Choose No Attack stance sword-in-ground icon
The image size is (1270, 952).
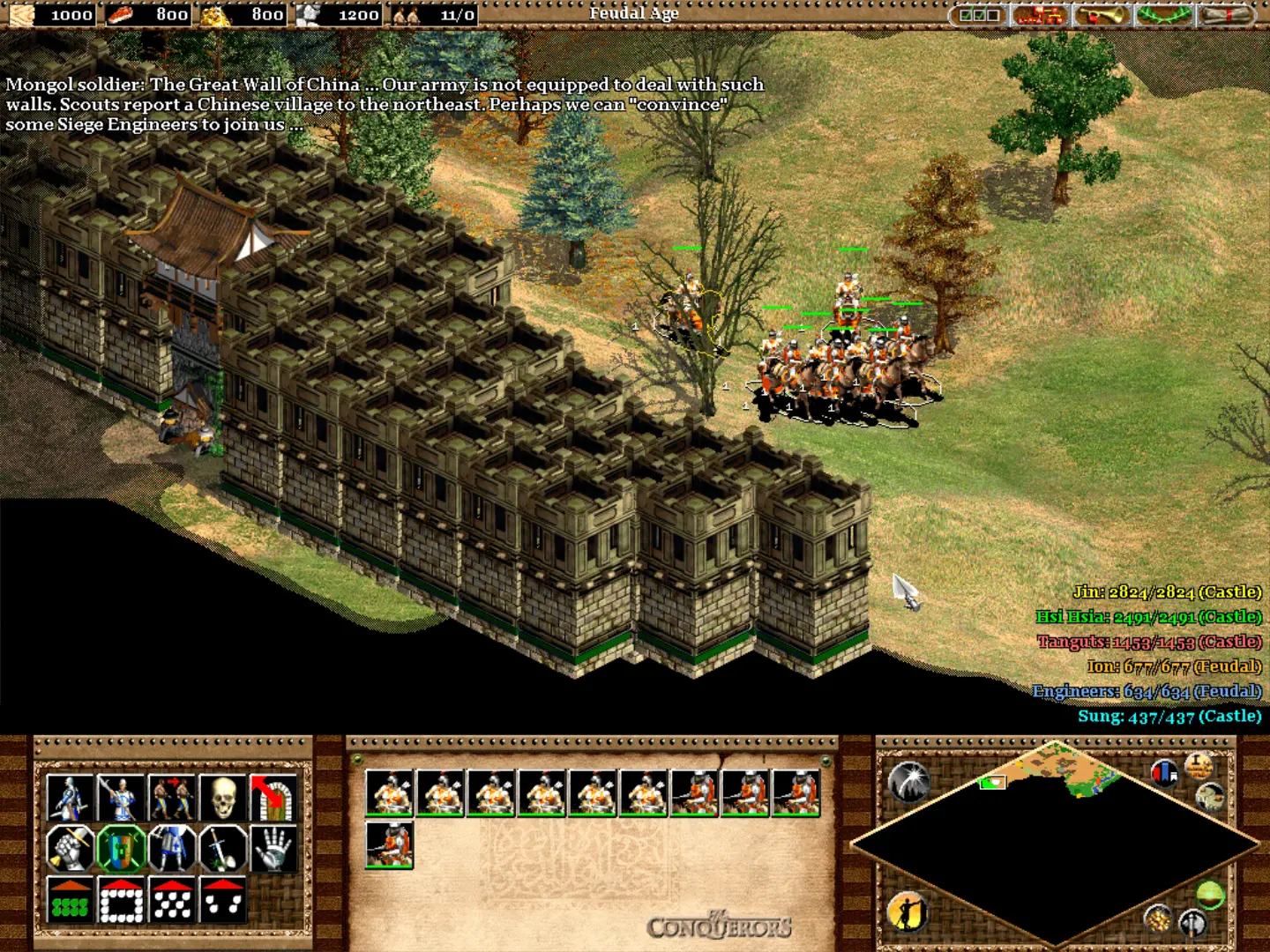click(223, 849)
